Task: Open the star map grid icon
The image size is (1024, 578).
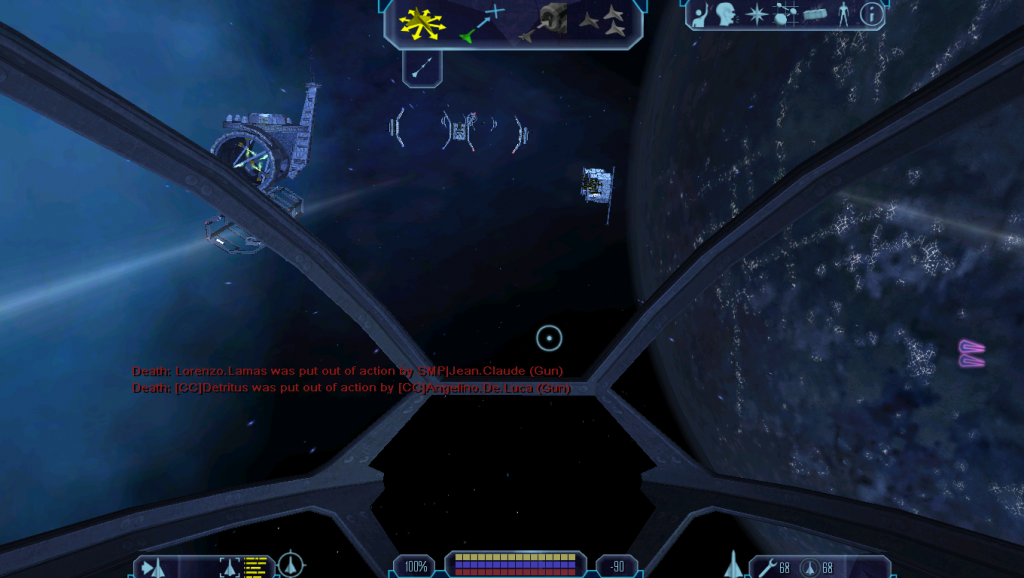Action: click(x=786, y=15)
